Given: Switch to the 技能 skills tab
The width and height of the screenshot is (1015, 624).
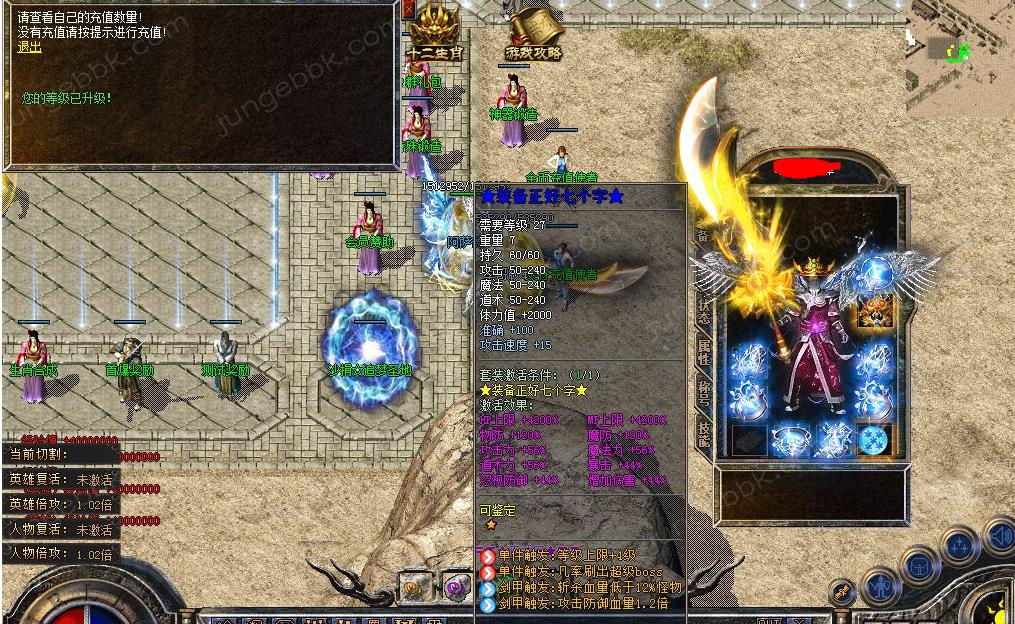Looking at the screenshot, I should [x=703, y=432].
